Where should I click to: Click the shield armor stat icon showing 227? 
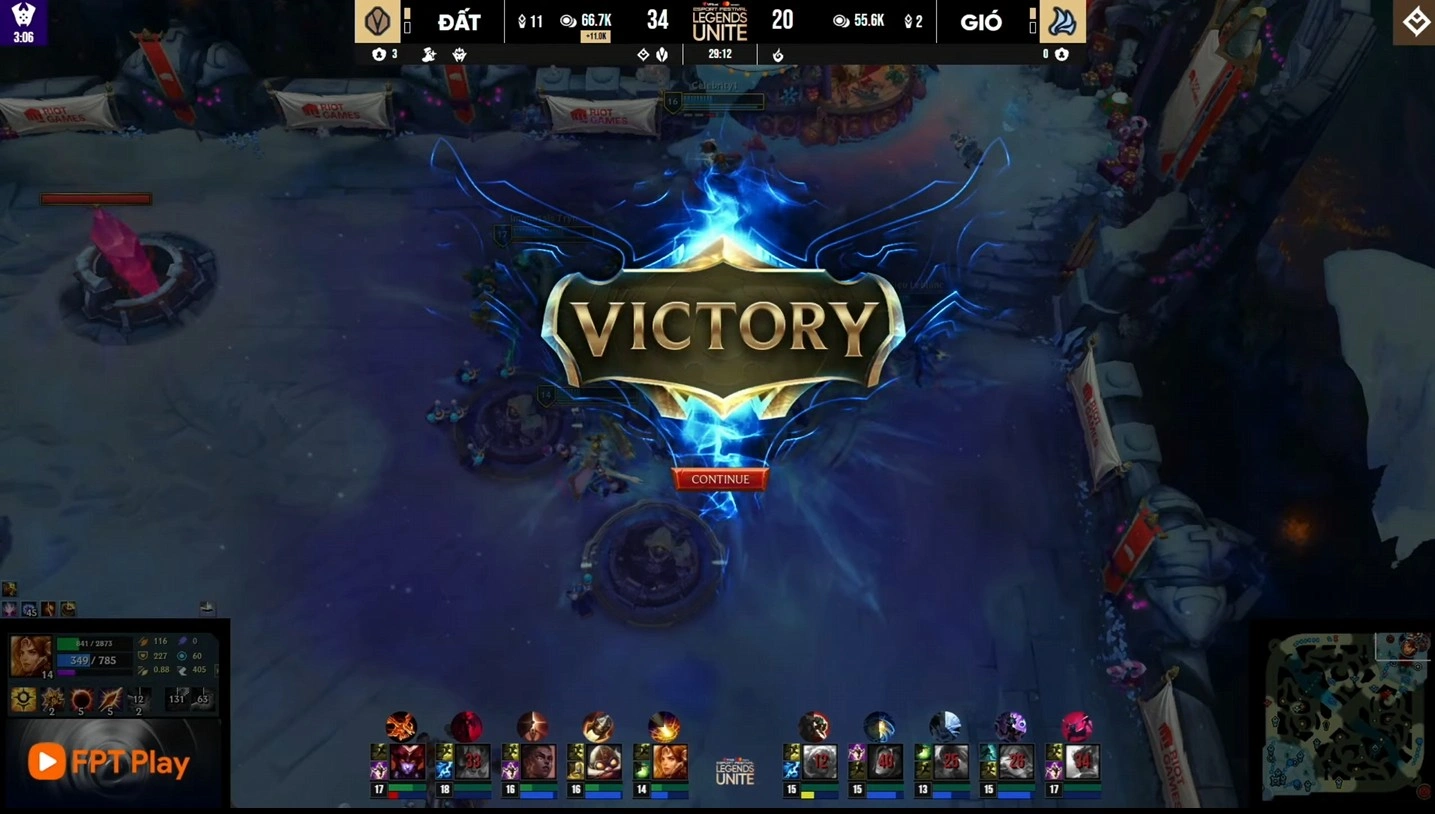pyautogui.click(x=144, y=656)
